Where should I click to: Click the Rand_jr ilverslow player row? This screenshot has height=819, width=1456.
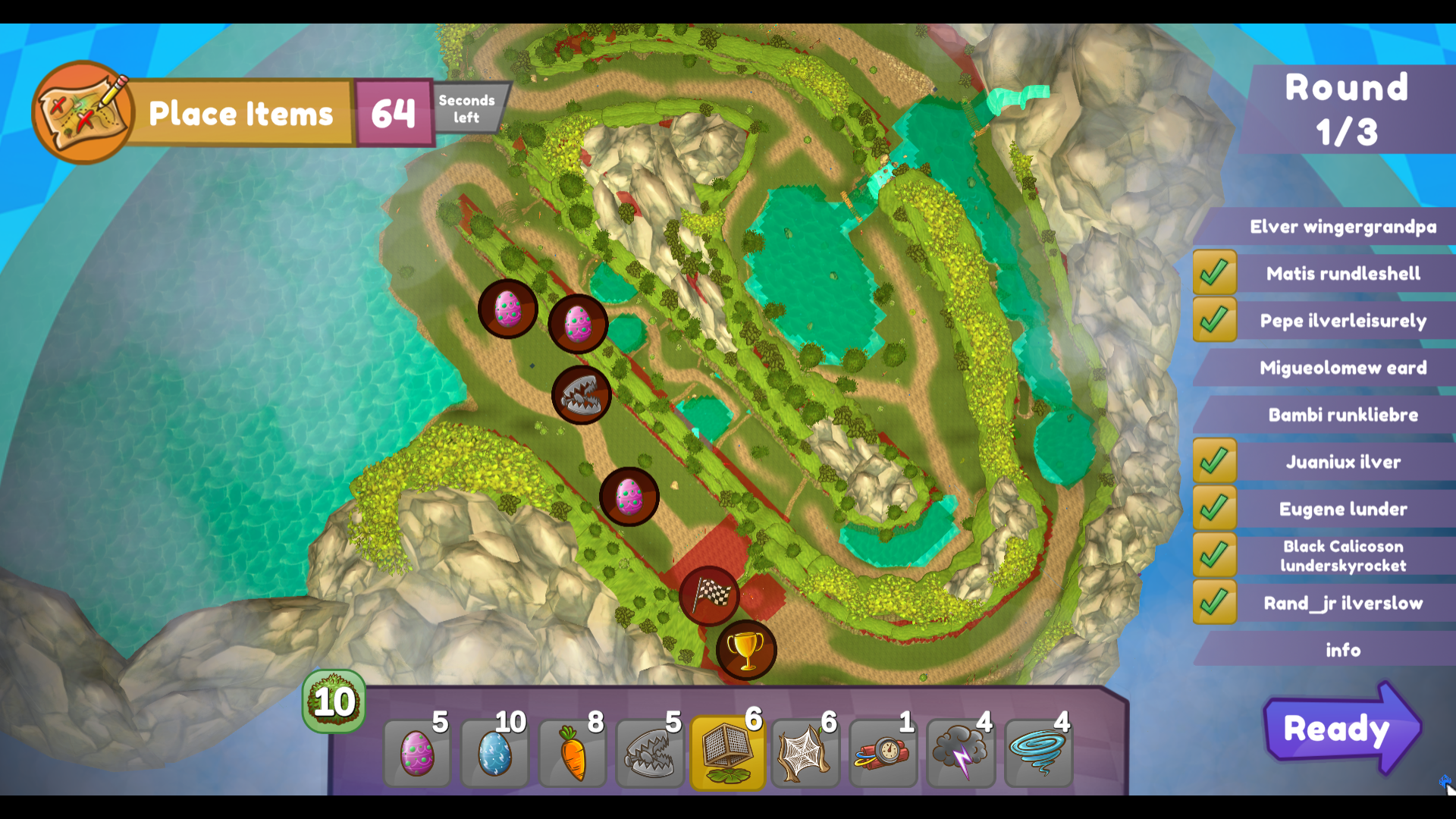pos(1342,603)
